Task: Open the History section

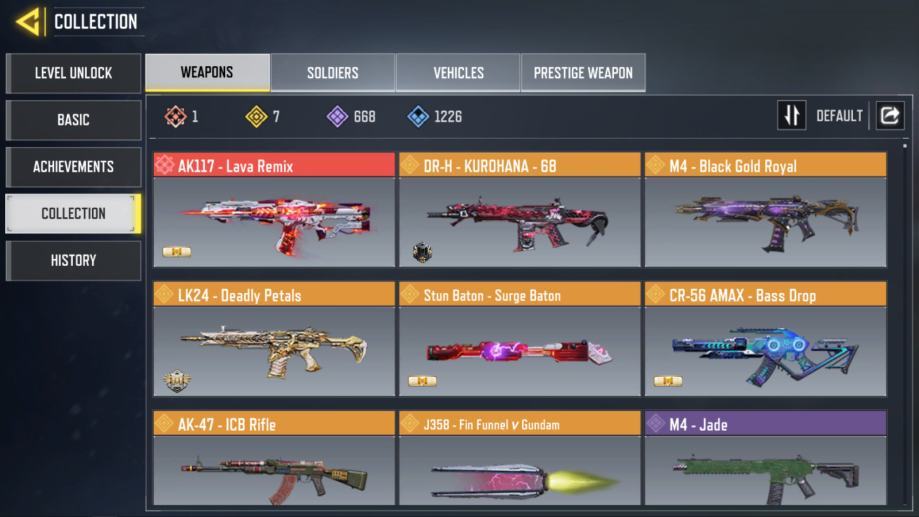Action: point(73,260)
